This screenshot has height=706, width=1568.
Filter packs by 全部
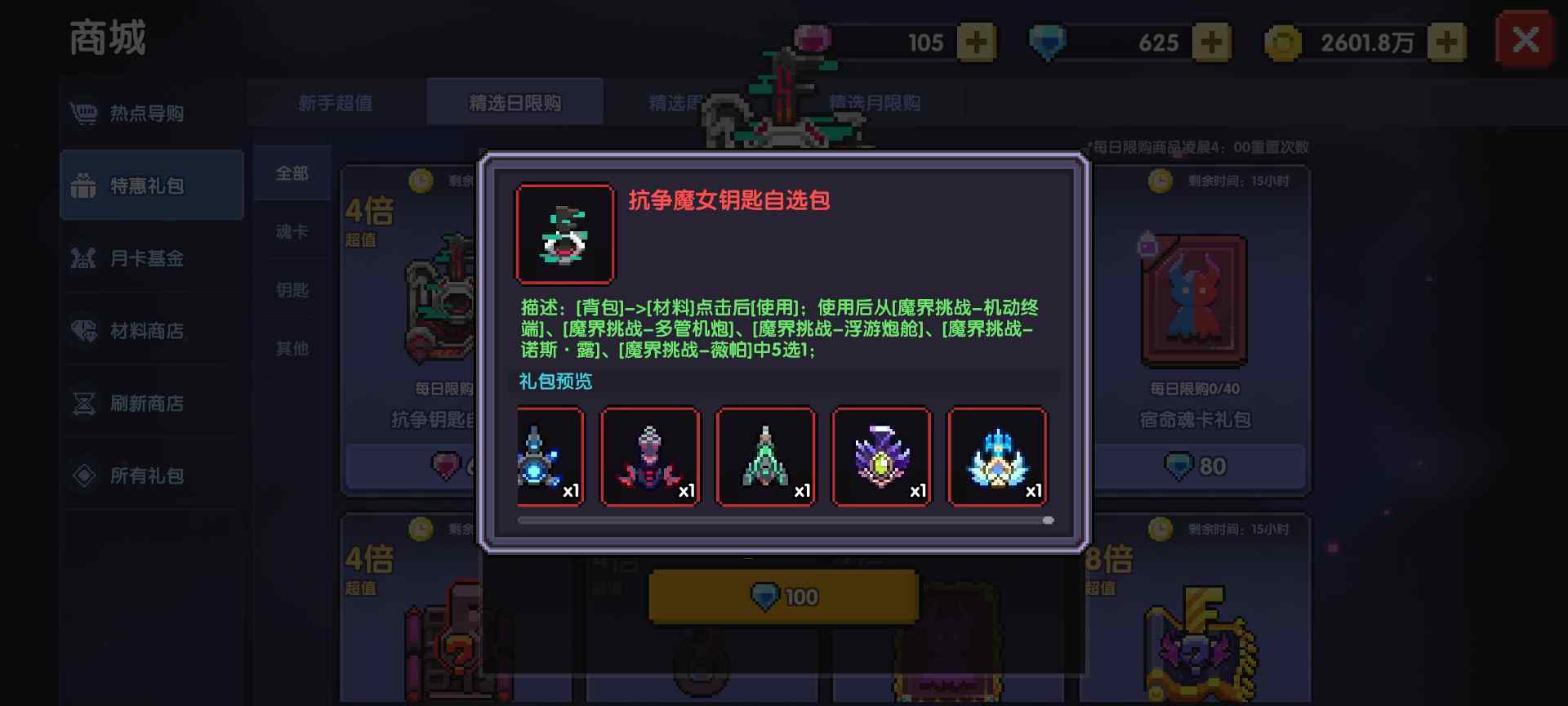(292, 173)
